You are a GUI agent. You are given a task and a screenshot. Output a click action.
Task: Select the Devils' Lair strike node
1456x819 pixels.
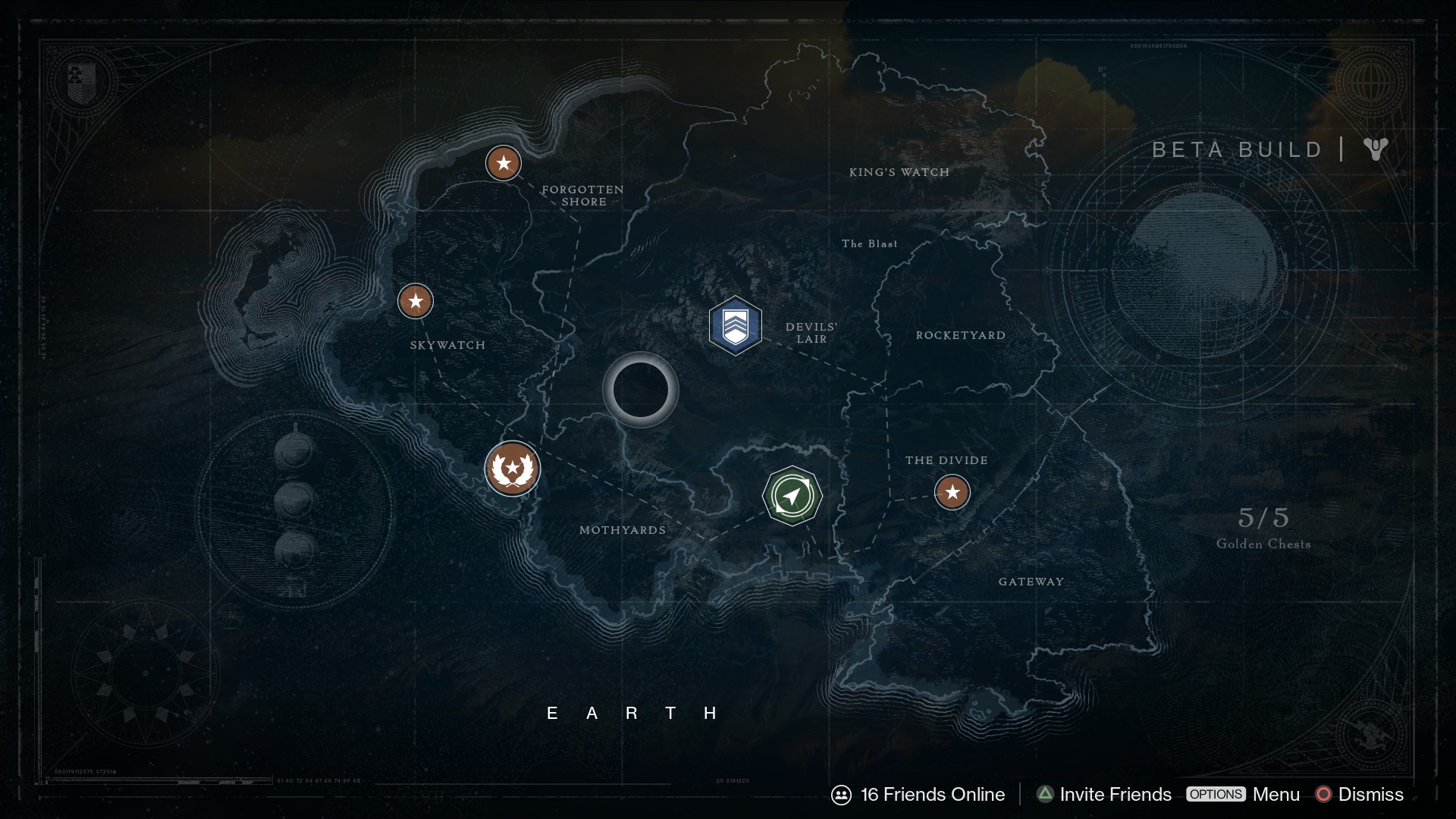[736, 325]
